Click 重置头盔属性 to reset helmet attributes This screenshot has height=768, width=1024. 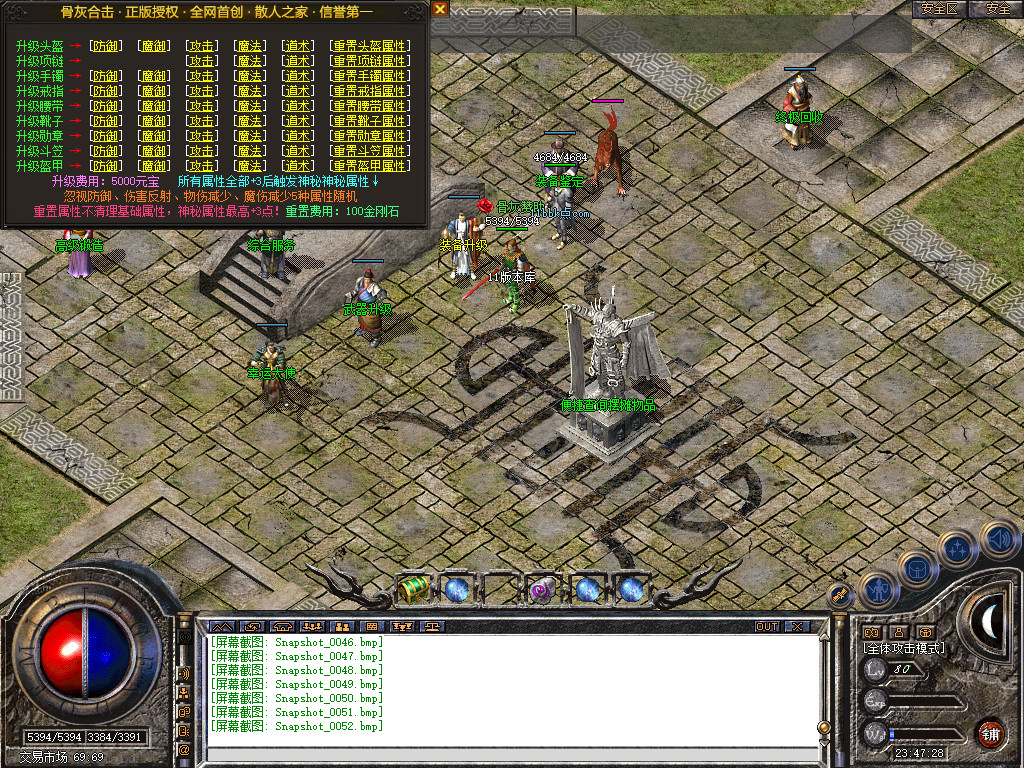[x=370, y=46]
